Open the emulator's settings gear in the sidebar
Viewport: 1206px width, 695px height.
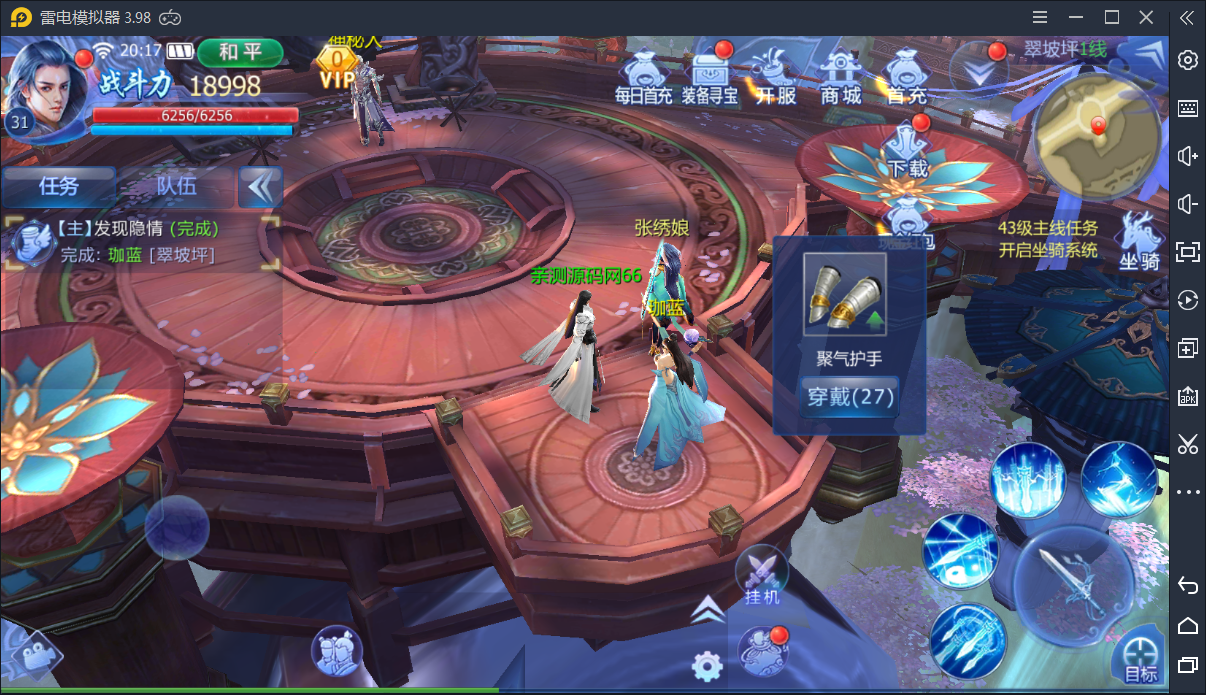click(x=1188, y=60)
